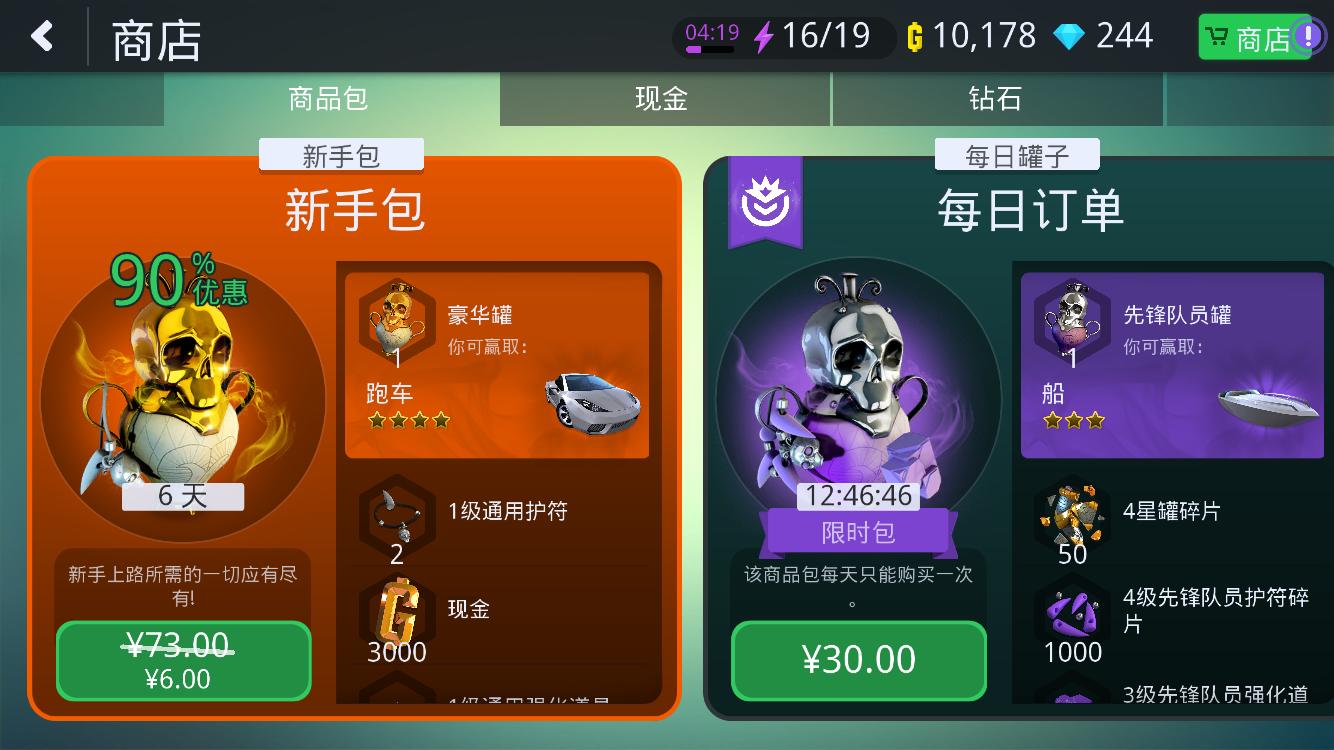The image size is (1334, 750).
Task: Buy the 新手包 for ¥6.00
Action: [x=183, y=661]
